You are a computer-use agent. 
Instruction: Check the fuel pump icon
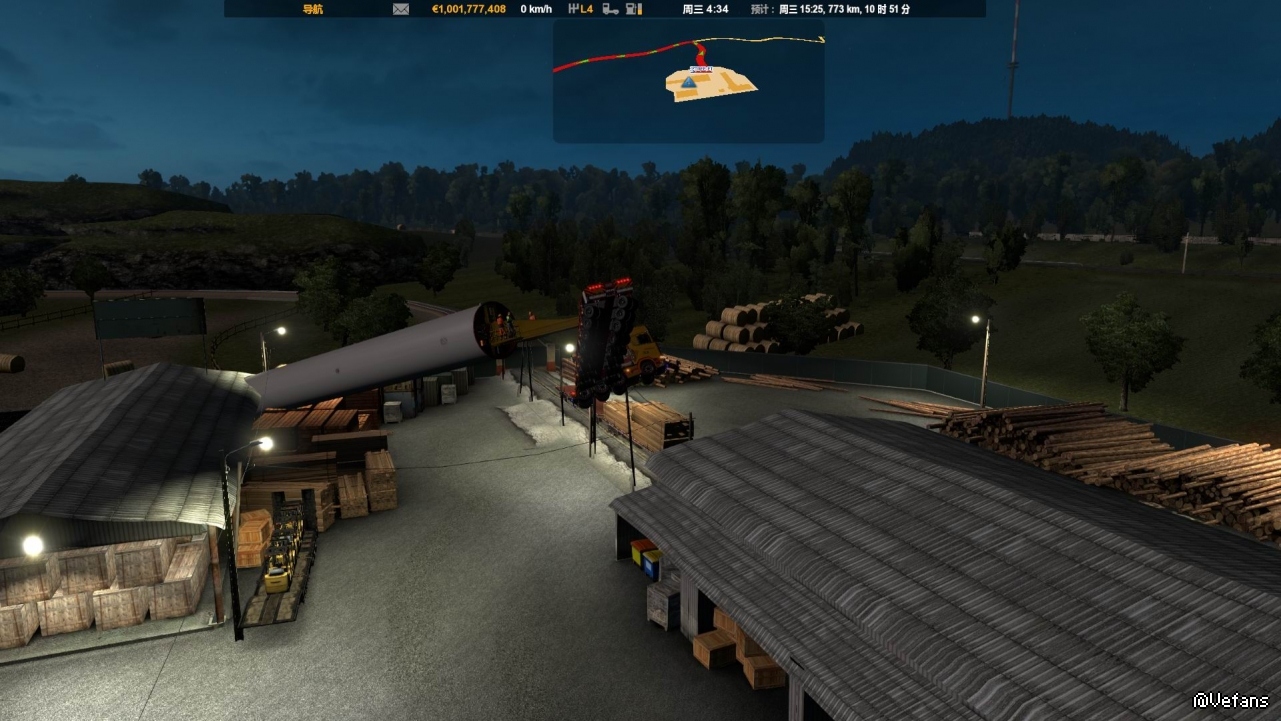click(633, 9)
